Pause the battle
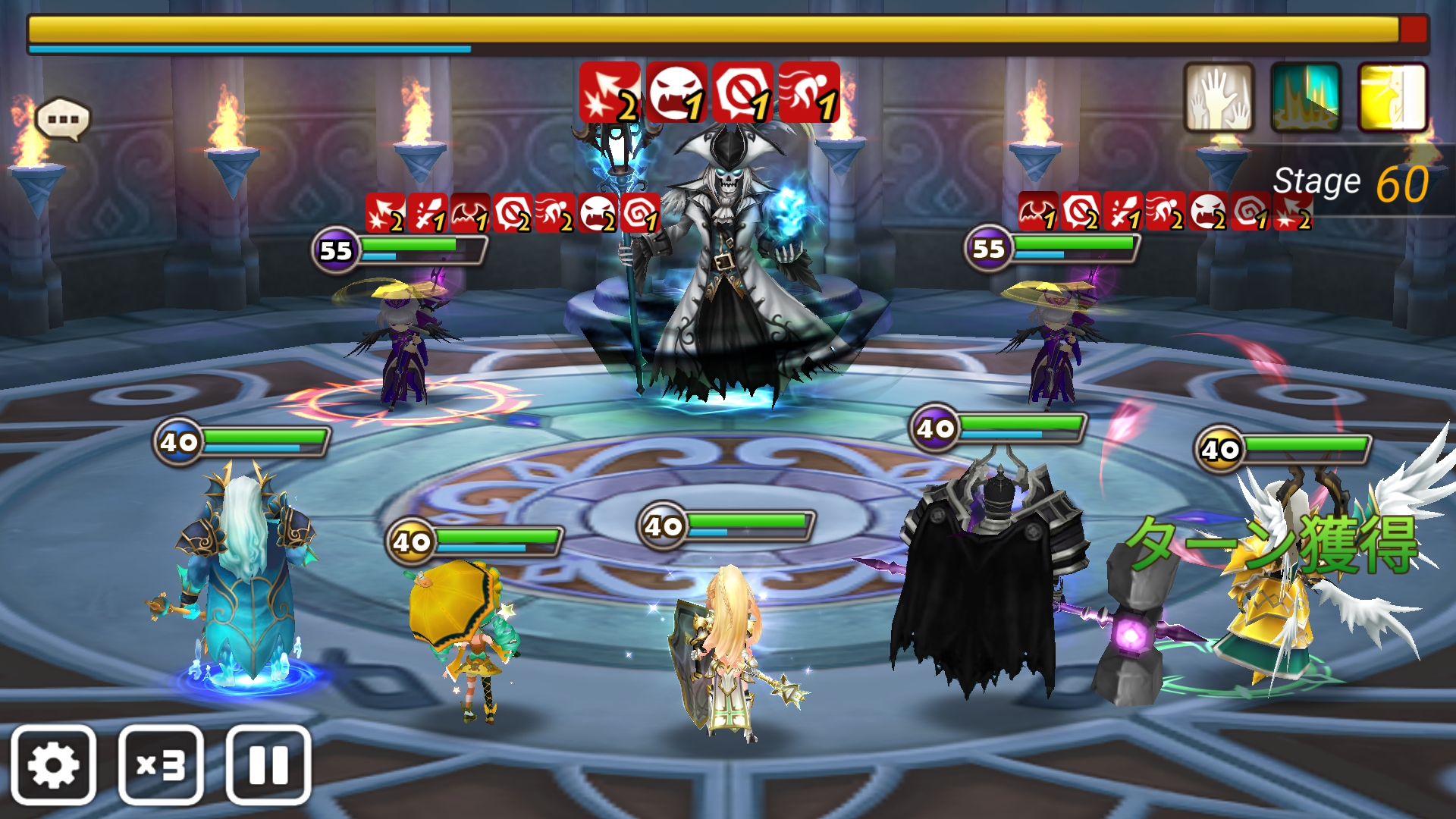1456x819 pixels. tap(268, 764)
